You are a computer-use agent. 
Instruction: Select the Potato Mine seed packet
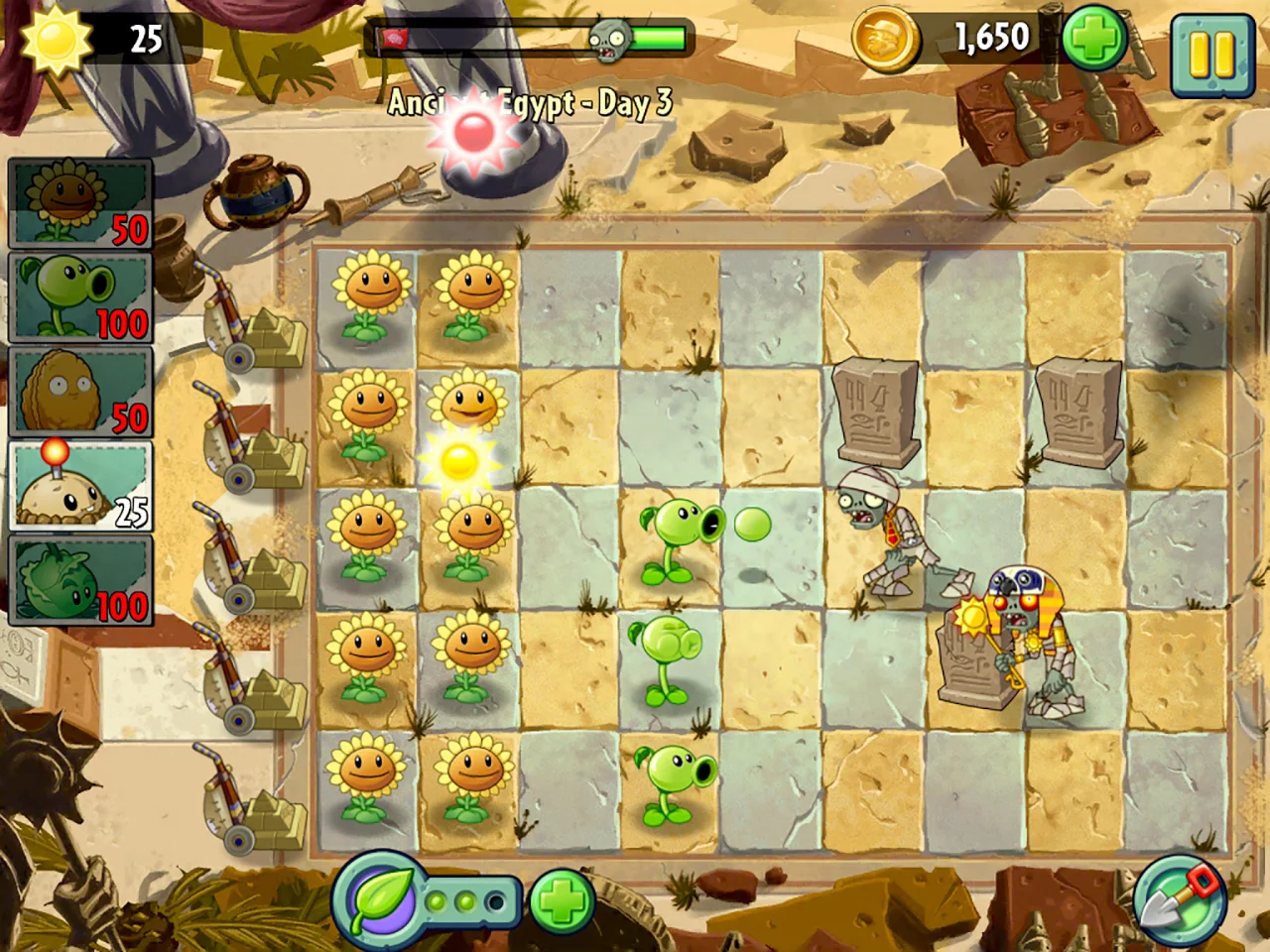pyautogui.click(x=79, y=486)
